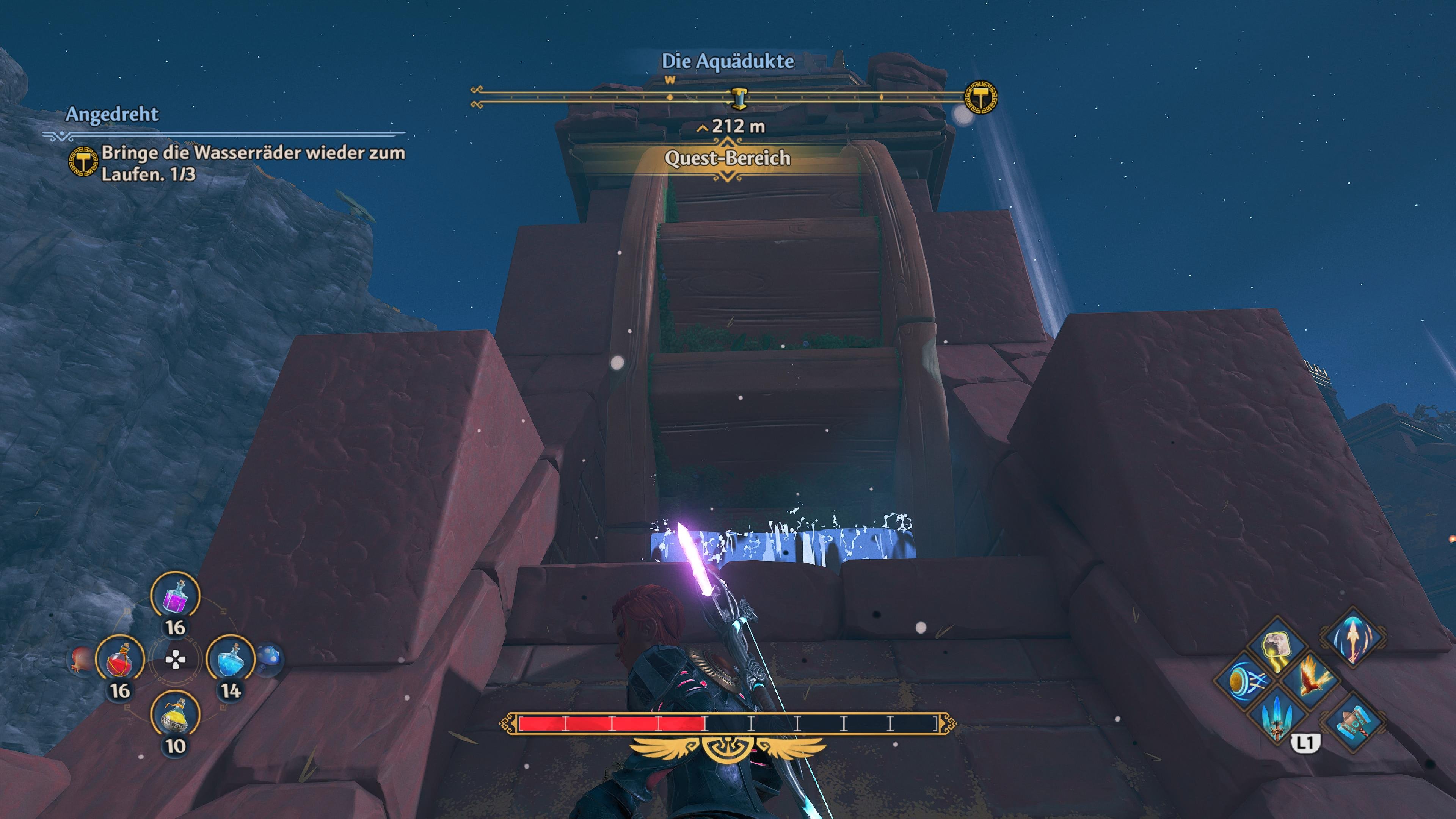This screenshot has width=1456, height=819.
Task: Activate the upward arrow ability
Action: [1352, 637]
